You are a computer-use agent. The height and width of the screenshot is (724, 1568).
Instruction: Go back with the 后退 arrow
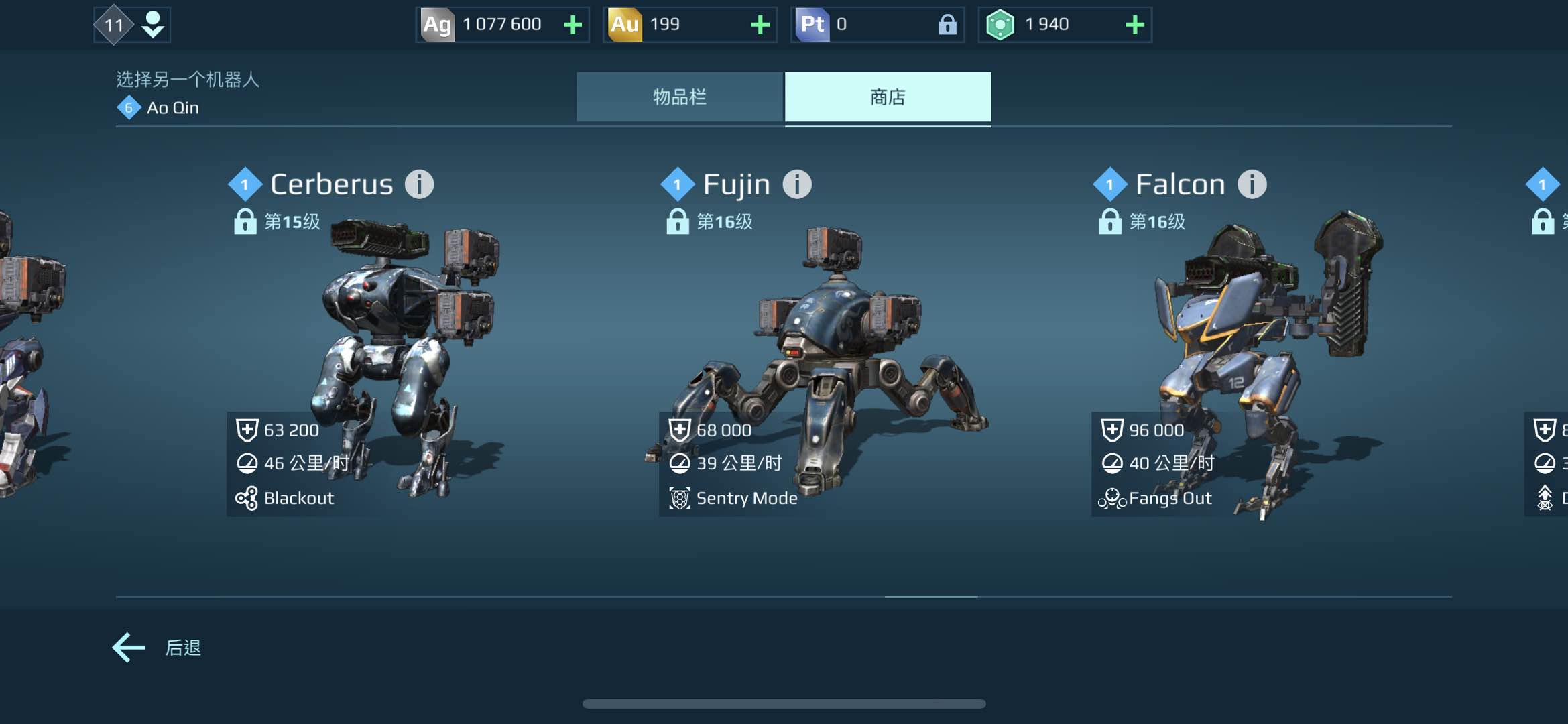pos(129,648)
